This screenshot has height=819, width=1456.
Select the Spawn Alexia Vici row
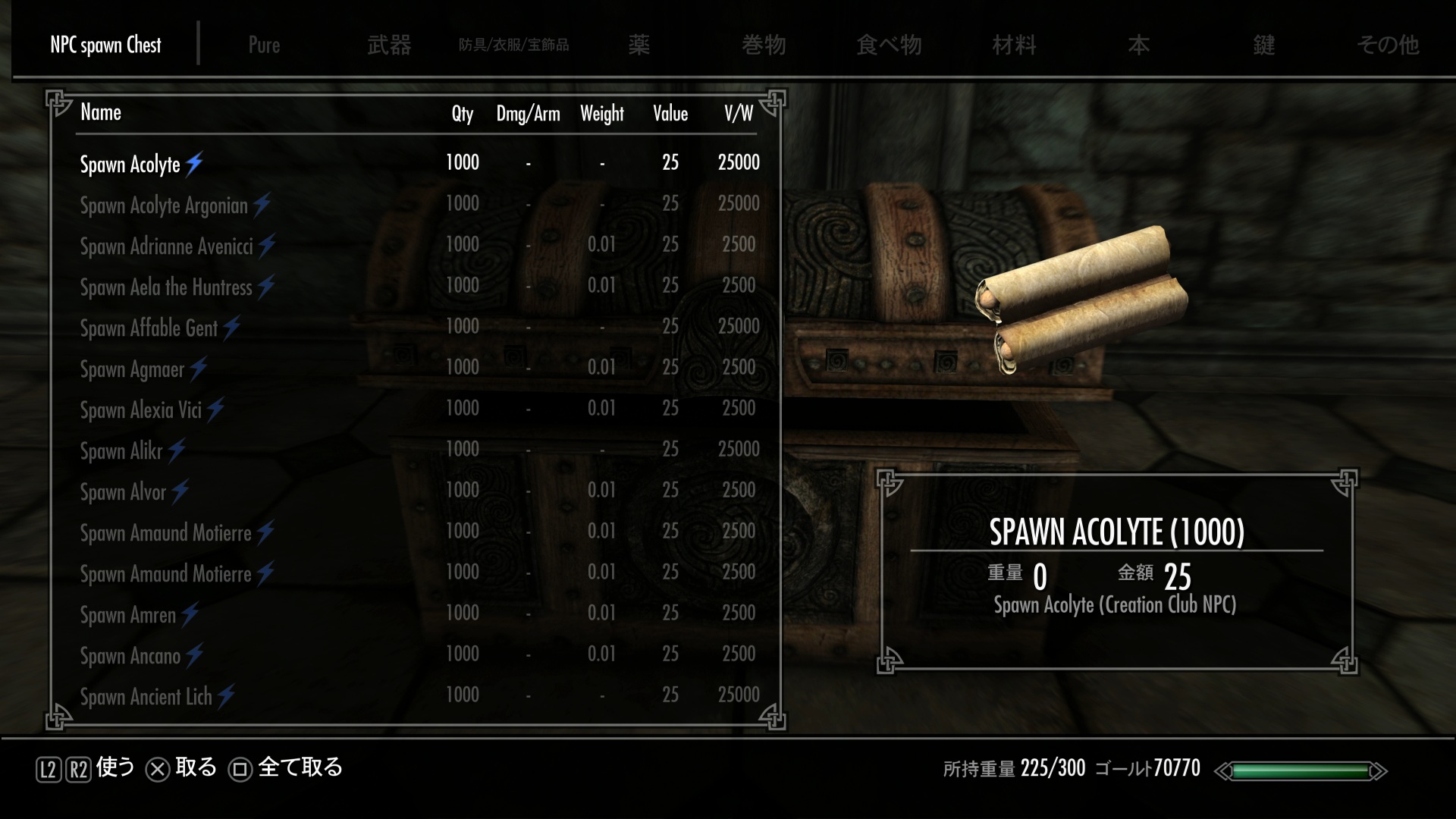pyautogui.click(x=141, y=409)
